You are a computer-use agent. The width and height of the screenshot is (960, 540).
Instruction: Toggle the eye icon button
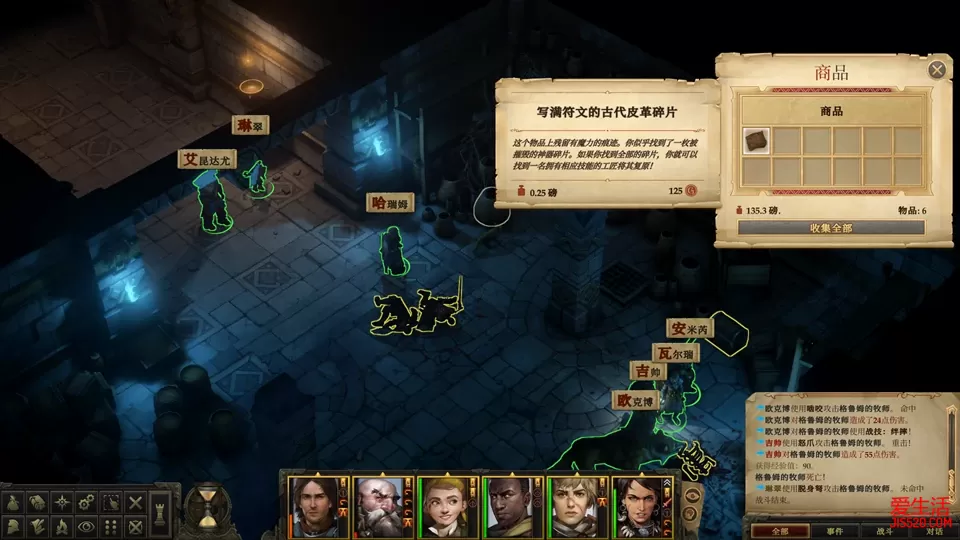click(85, 524)
